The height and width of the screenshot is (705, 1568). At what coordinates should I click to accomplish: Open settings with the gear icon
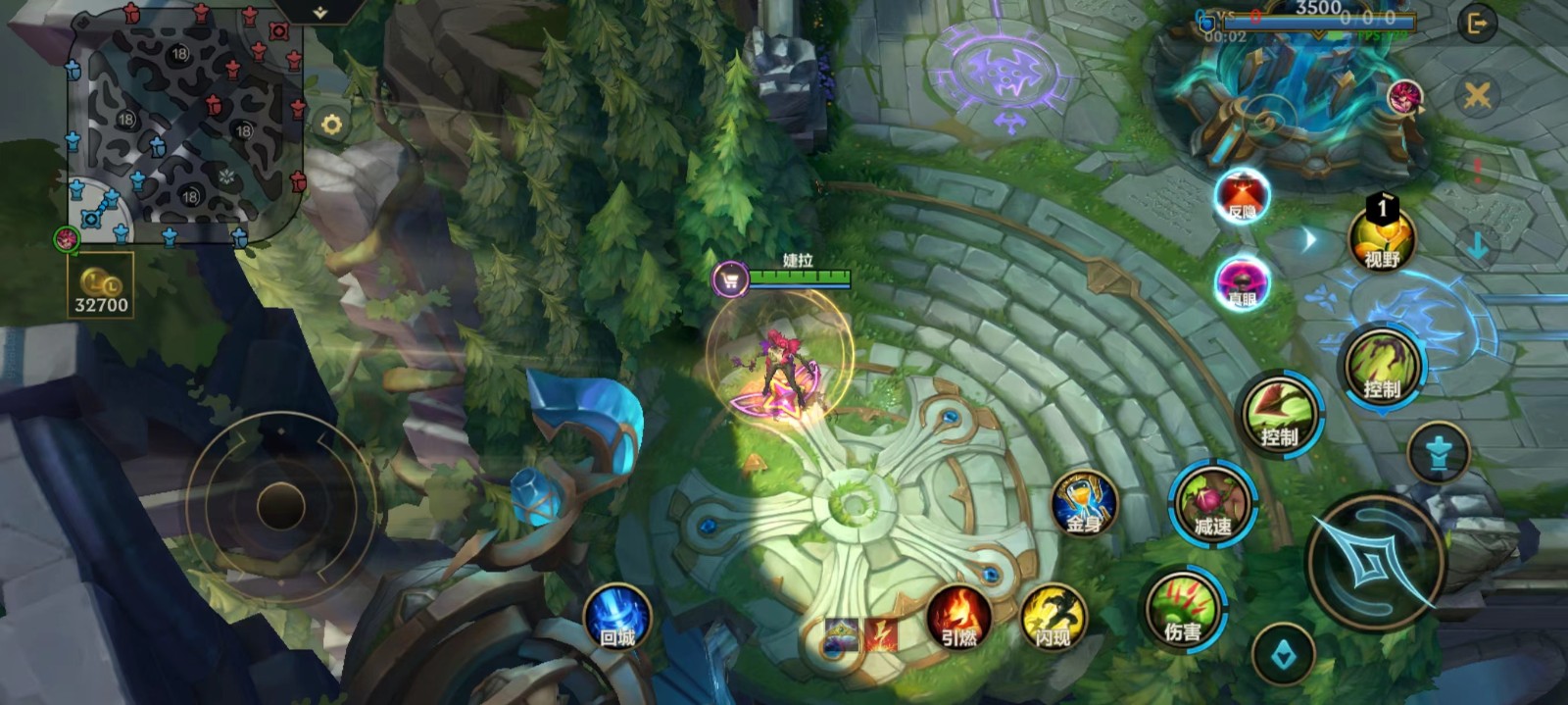(x=331, y=125)
